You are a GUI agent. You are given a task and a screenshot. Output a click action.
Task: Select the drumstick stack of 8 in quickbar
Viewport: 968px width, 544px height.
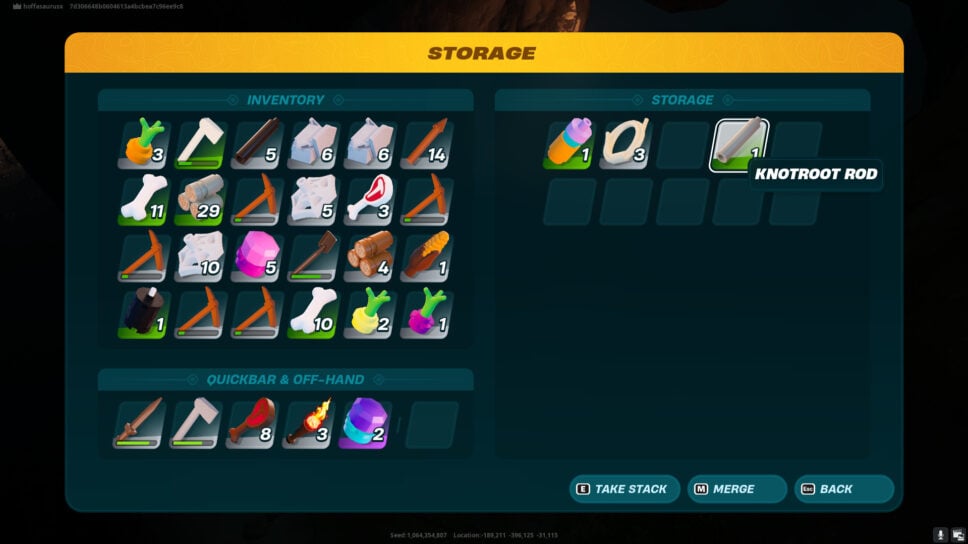click(x=252, y=424)
